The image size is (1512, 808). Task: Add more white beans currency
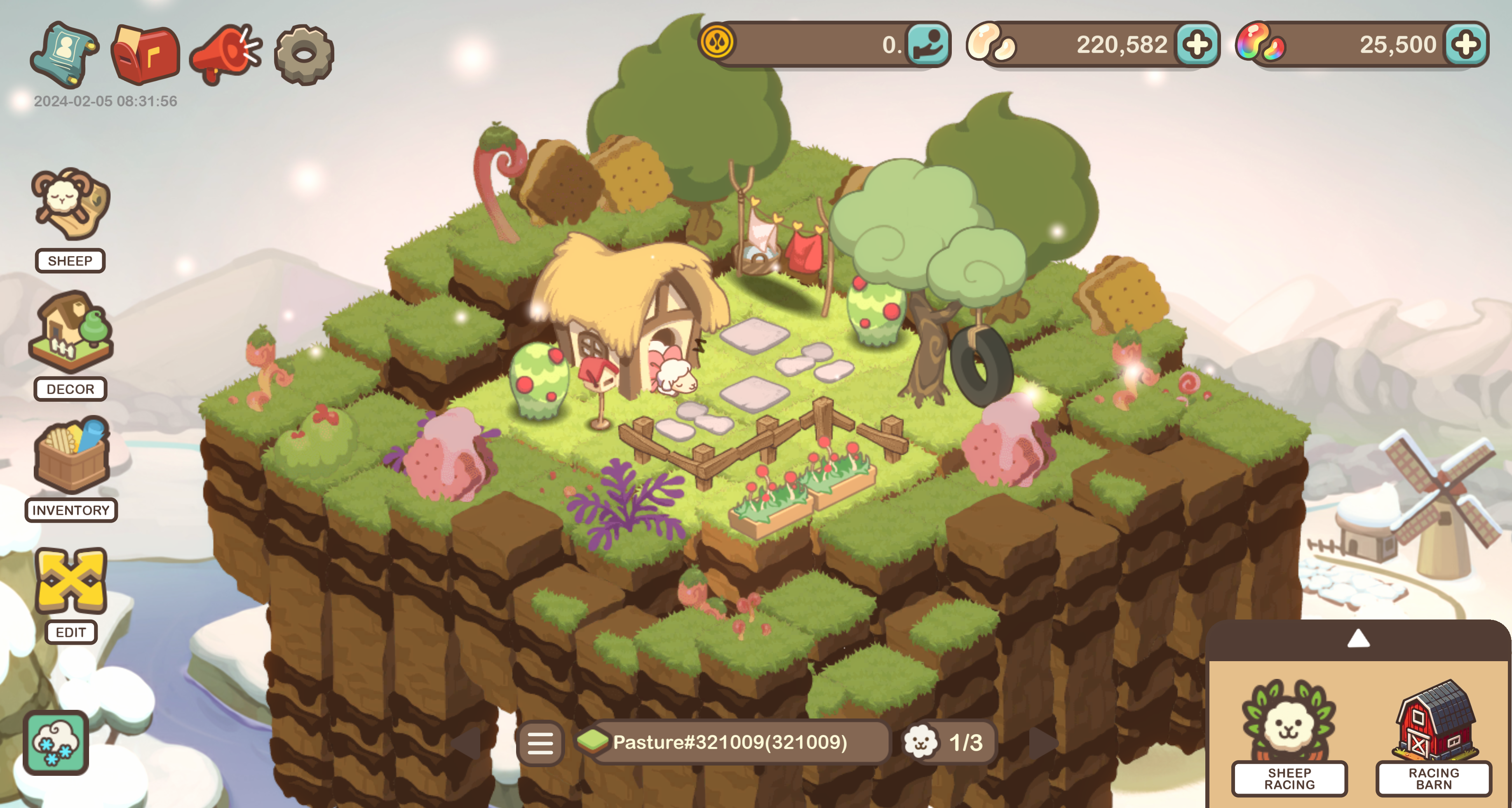tap(1197, 45)
